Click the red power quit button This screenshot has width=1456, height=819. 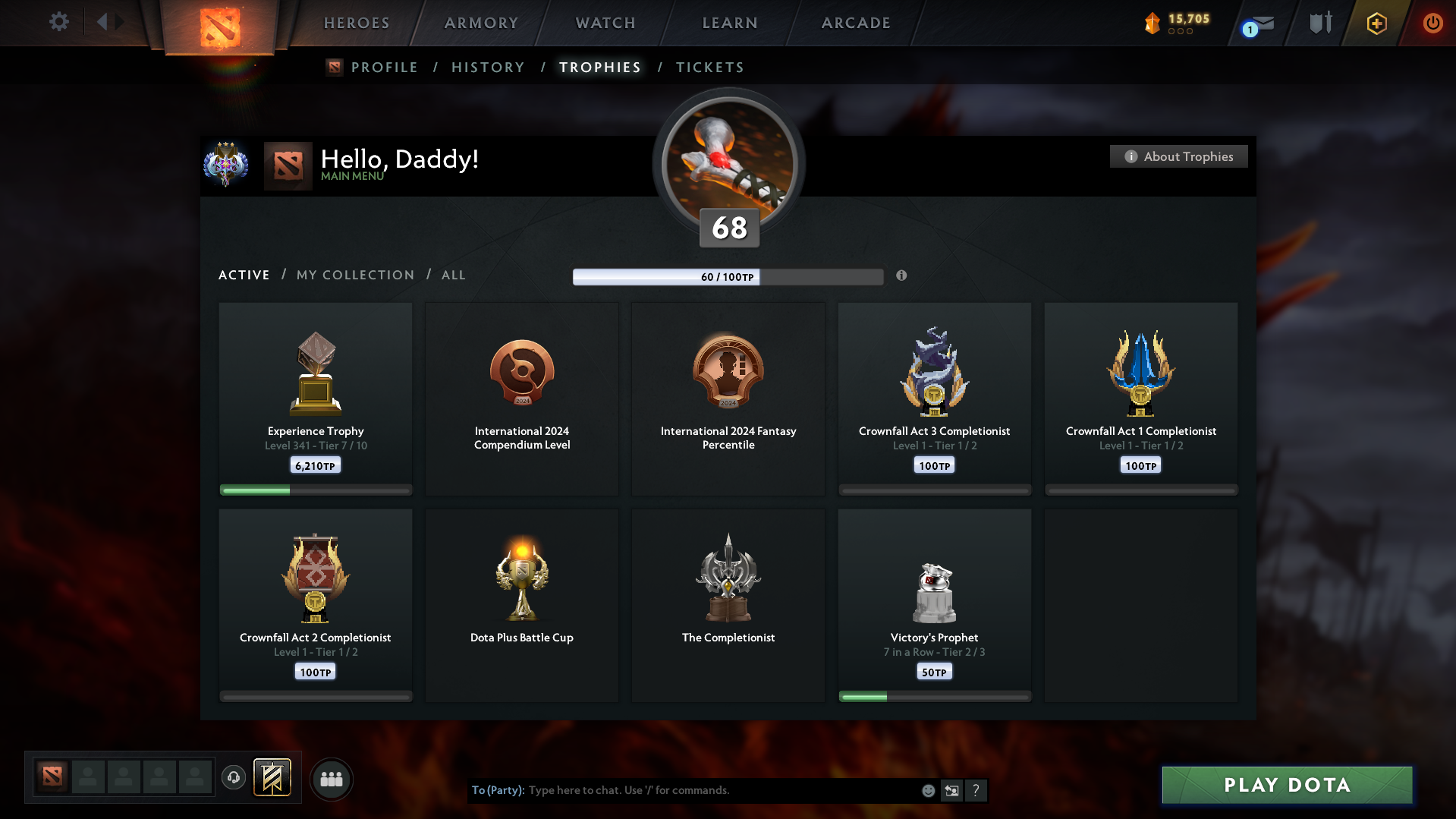(x=1432, y=23)
